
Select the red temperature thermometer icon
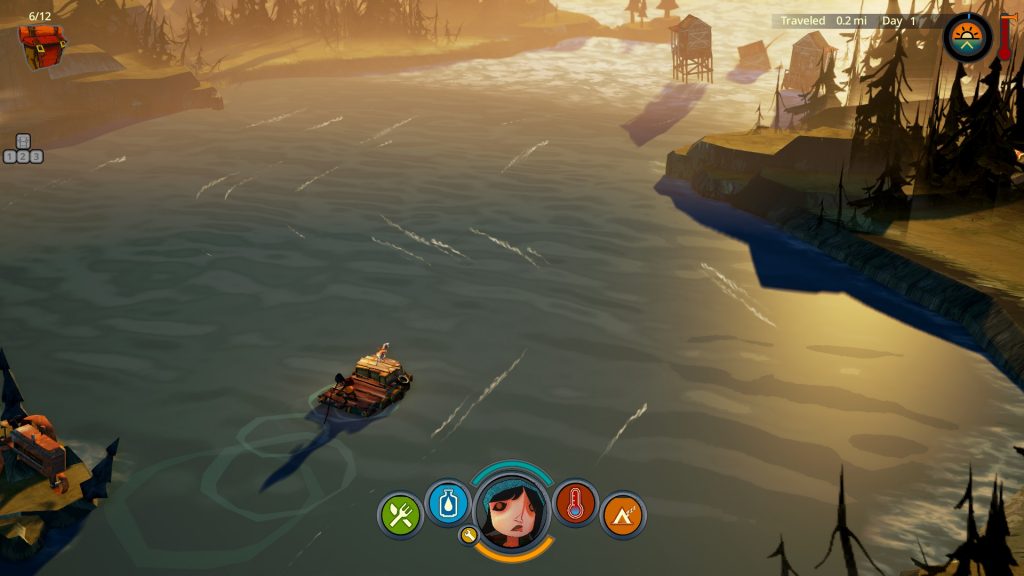pyautogui.click(x=575, y=502)
